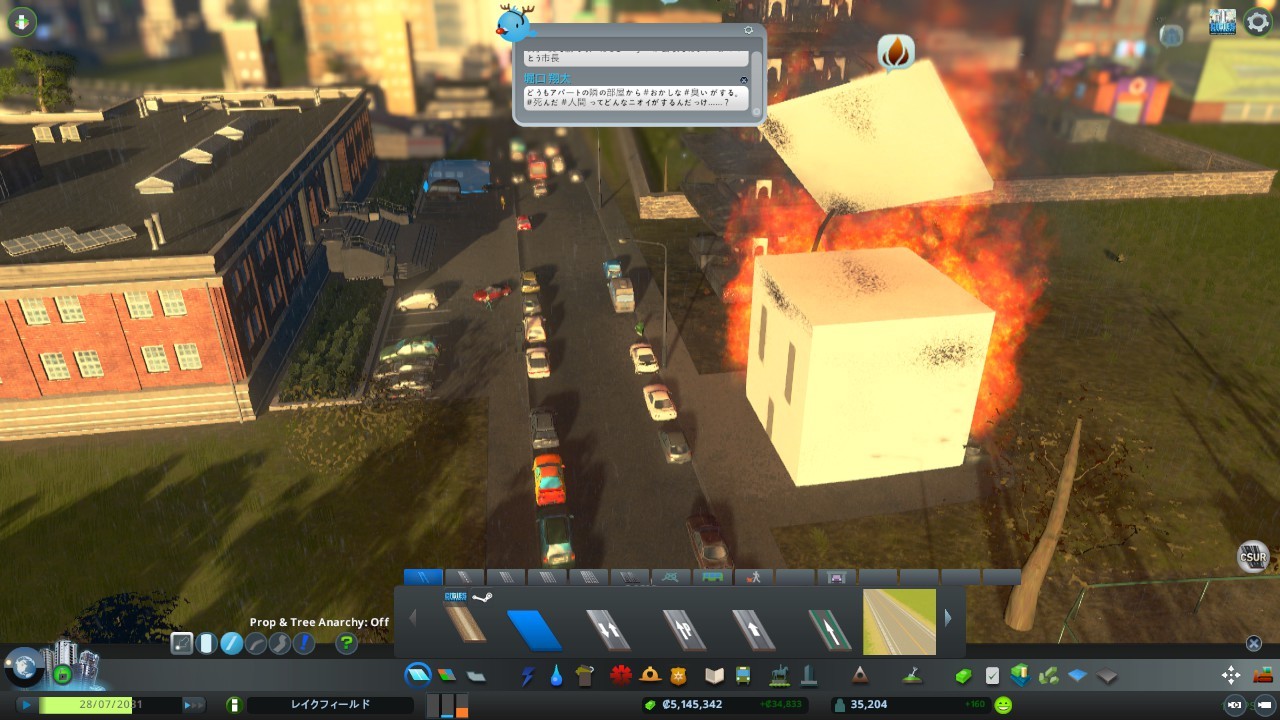This screenshot has height=720, width=1280.
Task: Open the Healthcare services menu
Action: [621, 676]
